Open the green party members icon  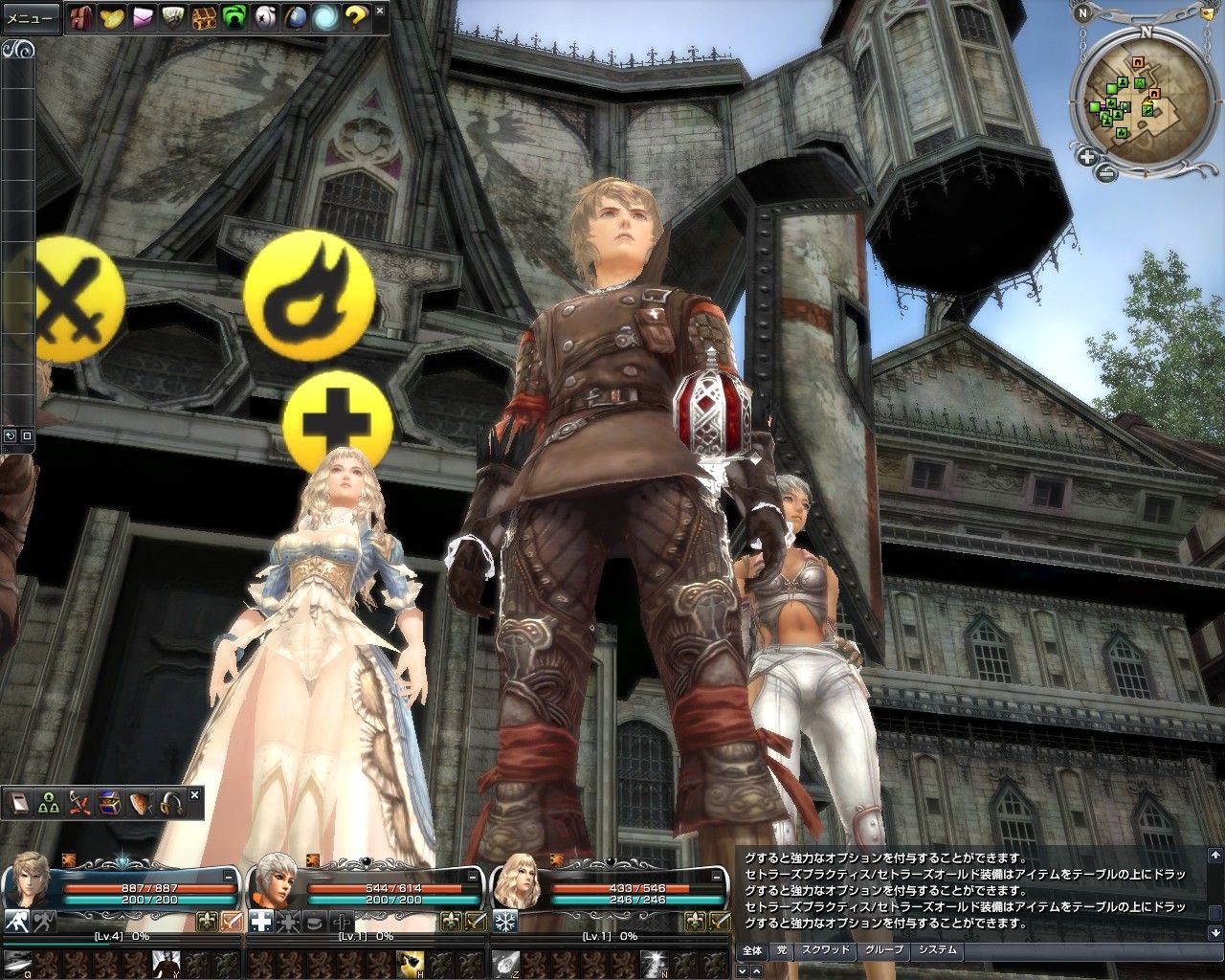[49, 804]
